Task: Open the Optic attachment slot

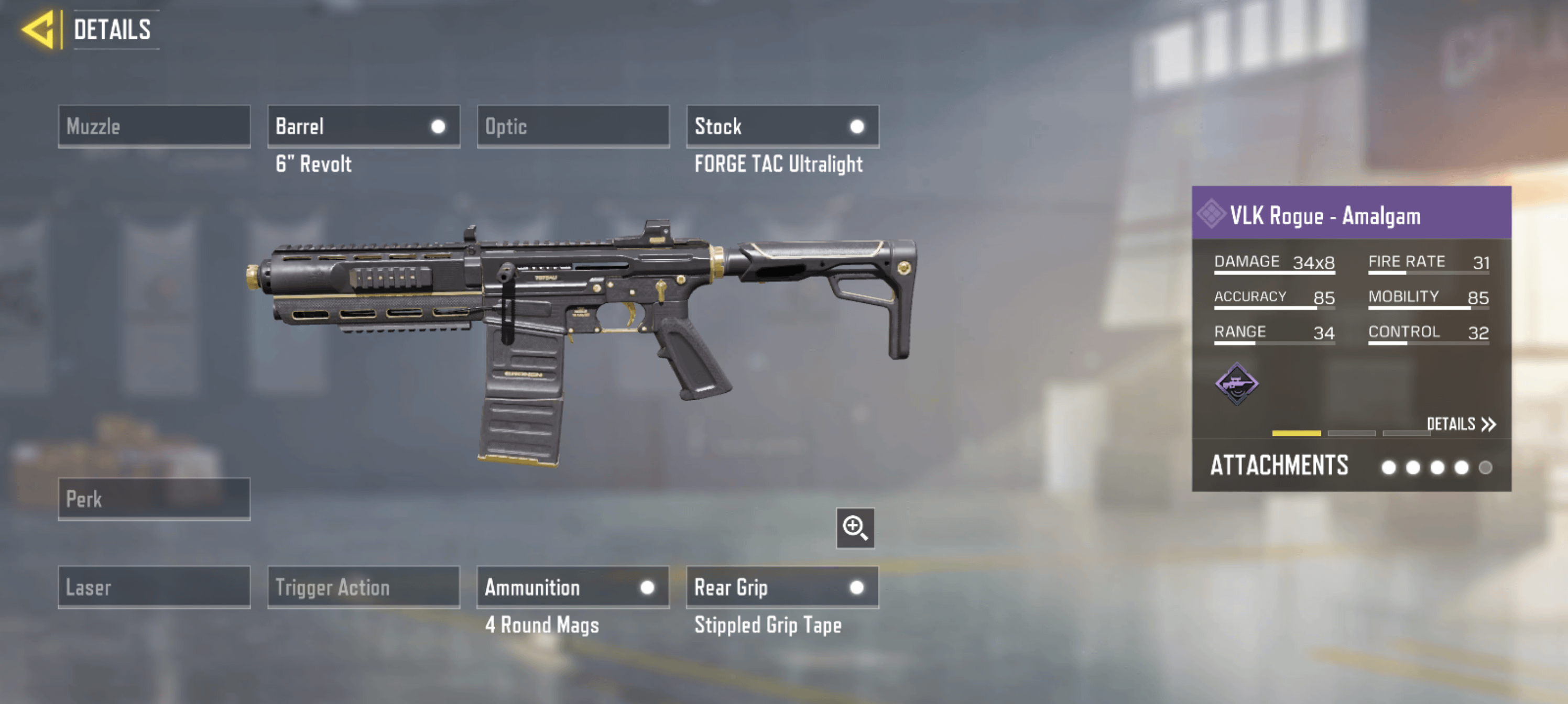Action: point(573,127)
